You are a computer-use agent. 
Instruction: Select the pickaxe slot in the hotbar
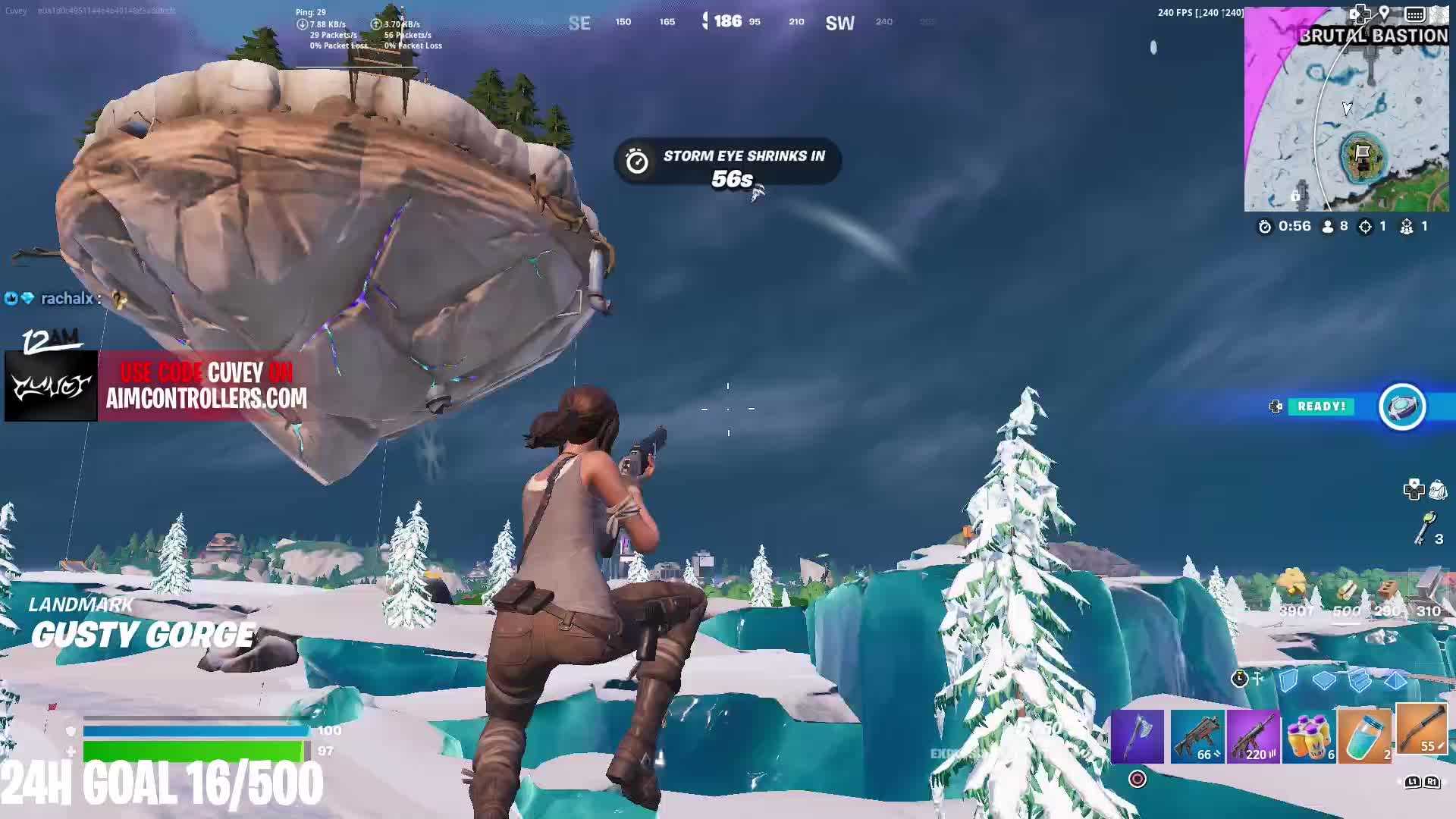[x=1137, y=736]
